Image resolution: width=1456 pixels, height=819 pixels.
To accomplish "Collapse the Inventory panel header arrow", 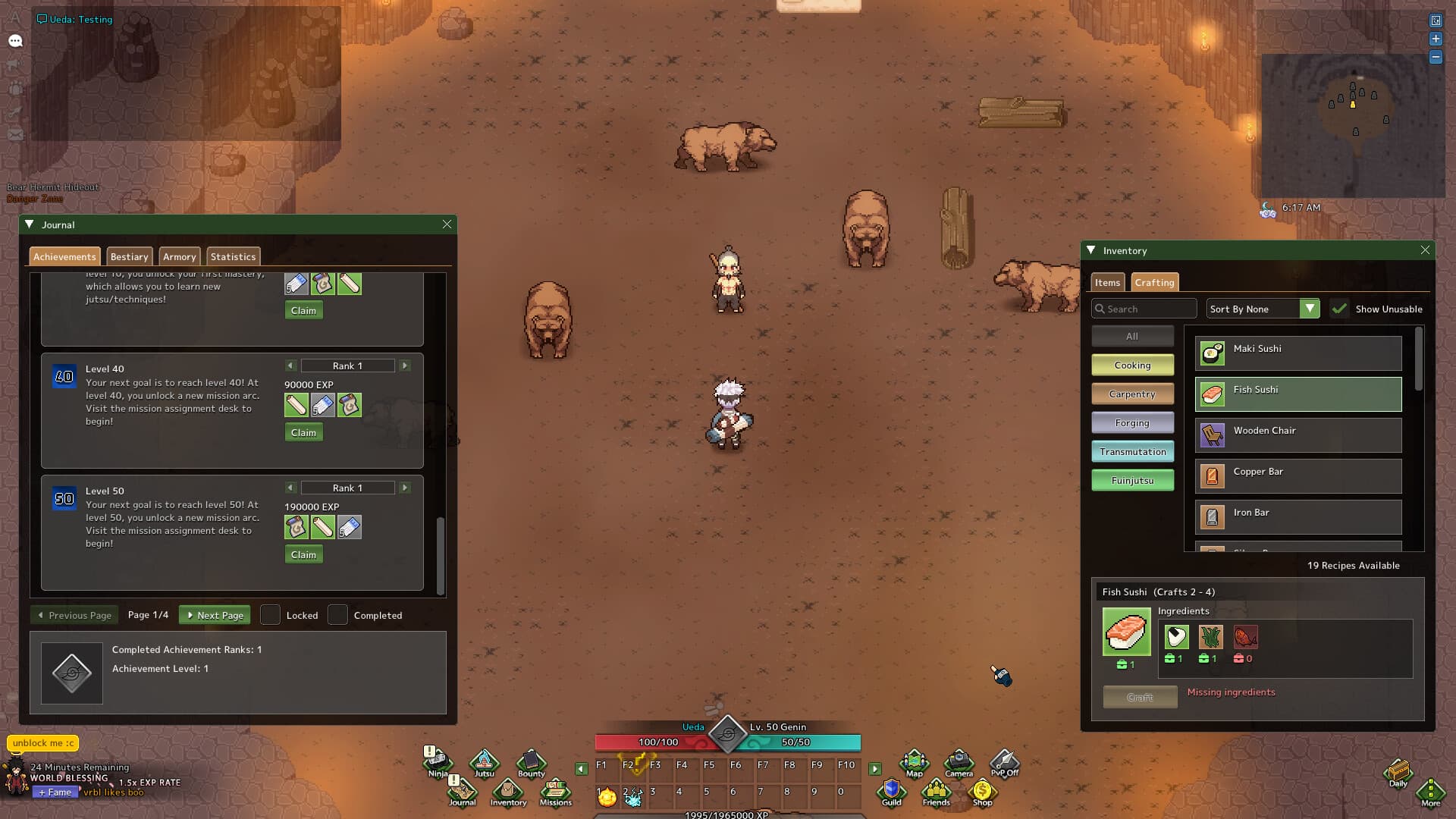I will [x=1090, y=250].
